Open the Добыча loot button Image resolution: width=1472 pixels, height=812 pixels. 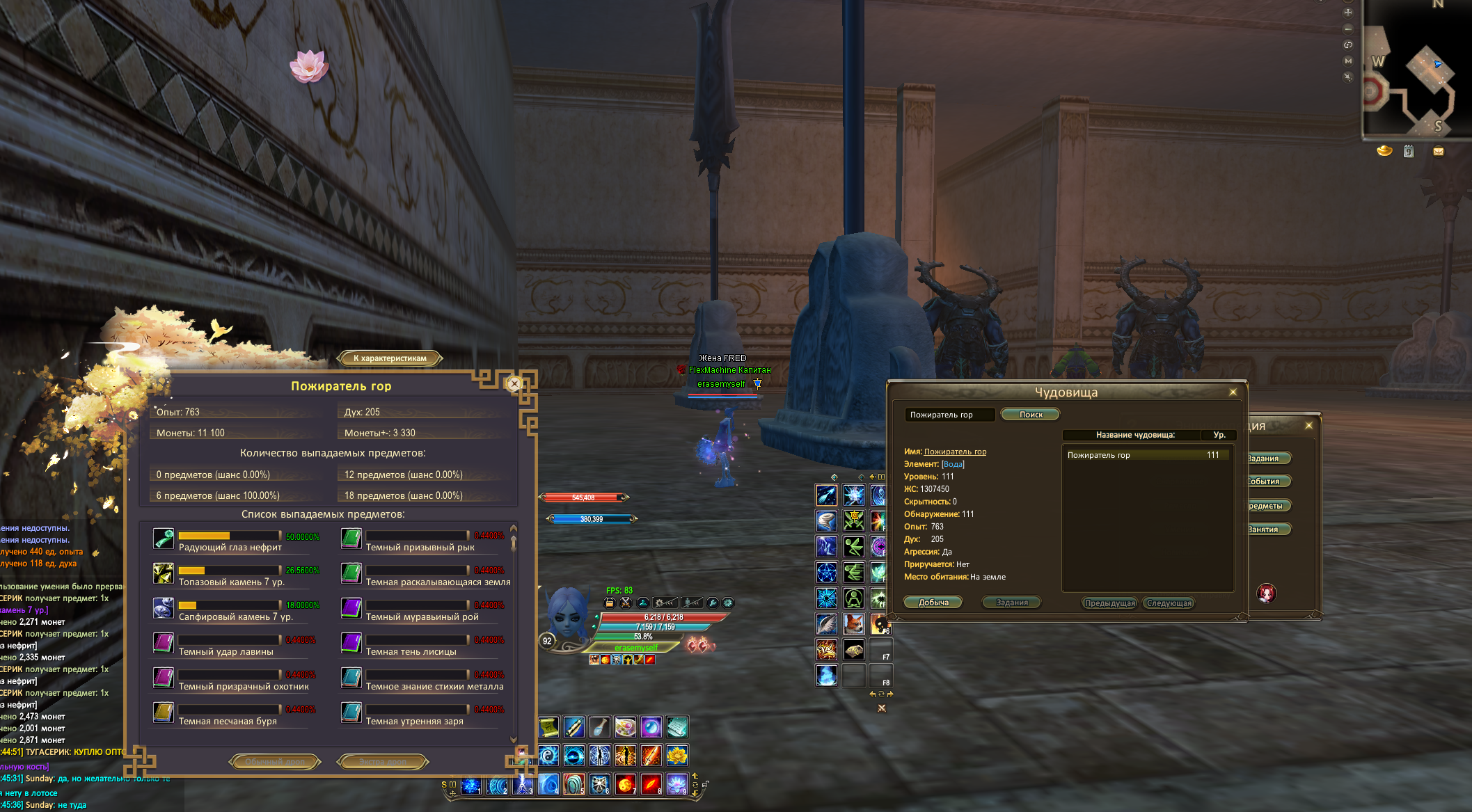[x=933, y=603]
